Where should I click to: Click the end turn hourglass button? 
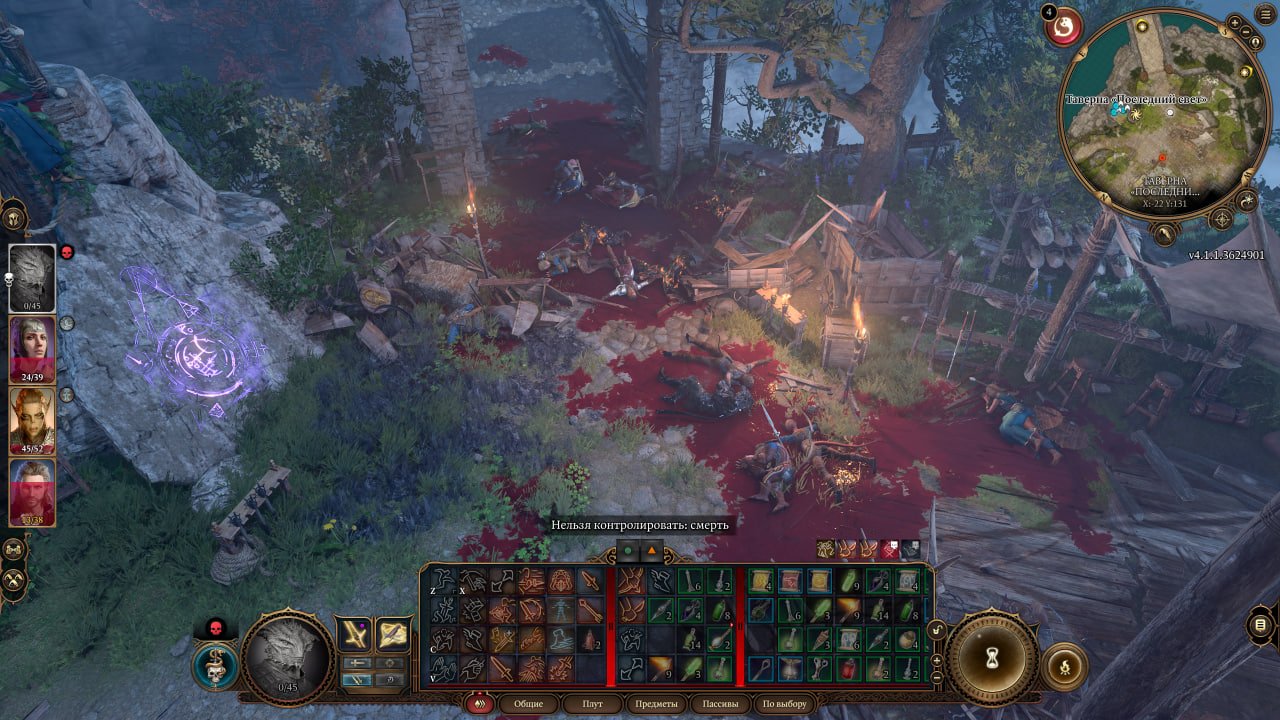pos(993,657)
